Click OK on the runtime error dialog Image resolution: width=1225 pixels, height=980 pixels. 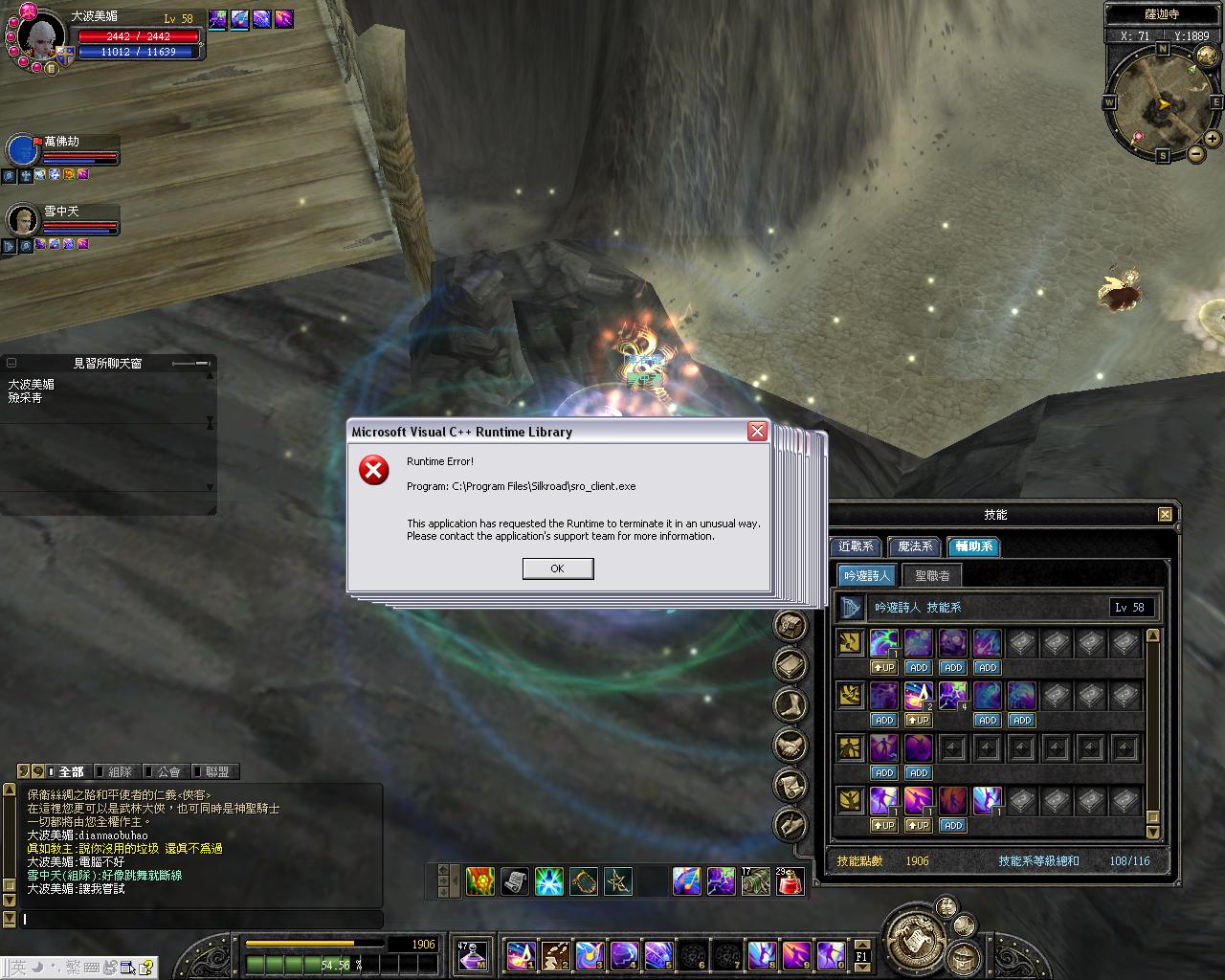point(558,568)
